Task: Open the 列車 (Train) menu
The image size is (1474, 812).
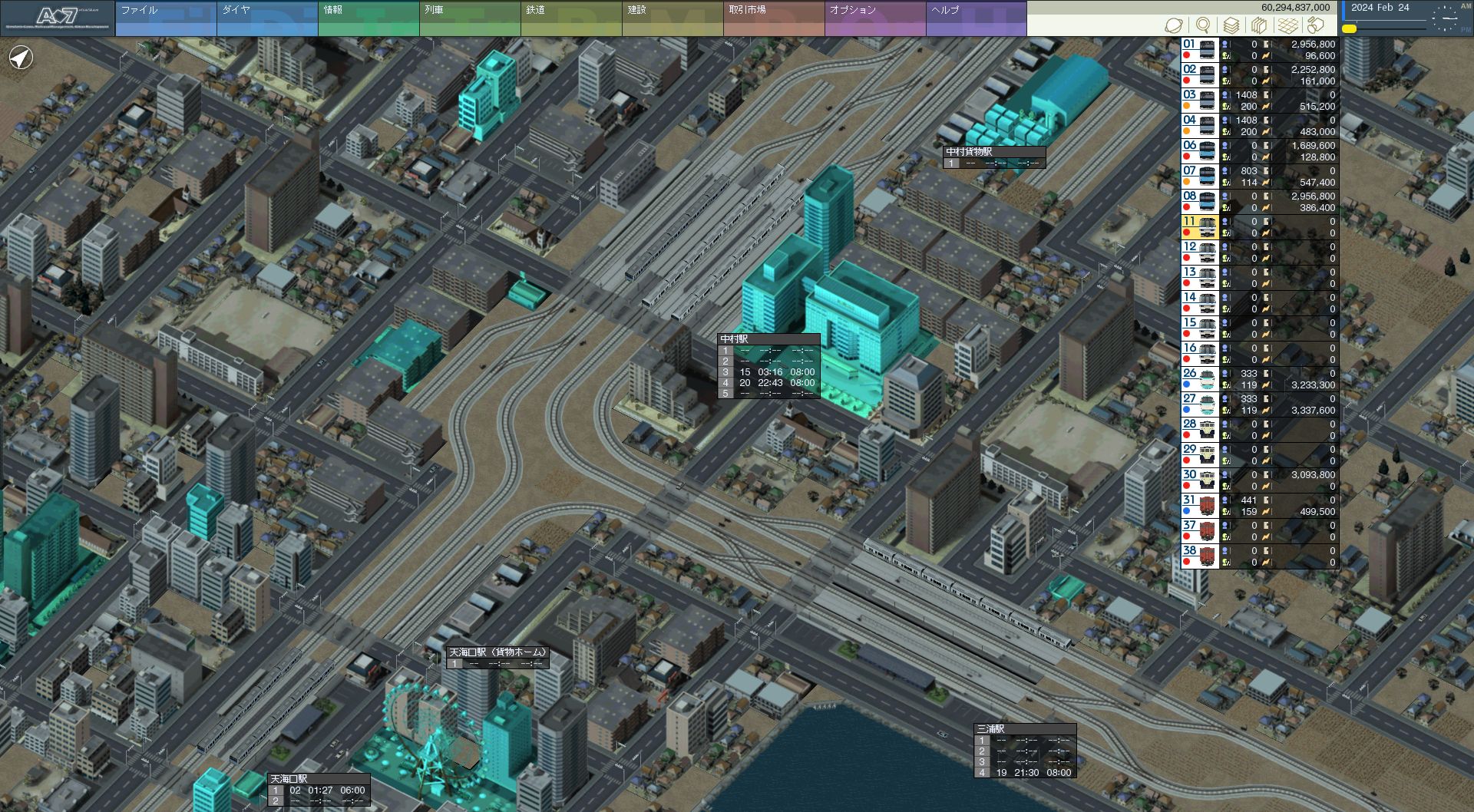Action: tap(470, 18)
